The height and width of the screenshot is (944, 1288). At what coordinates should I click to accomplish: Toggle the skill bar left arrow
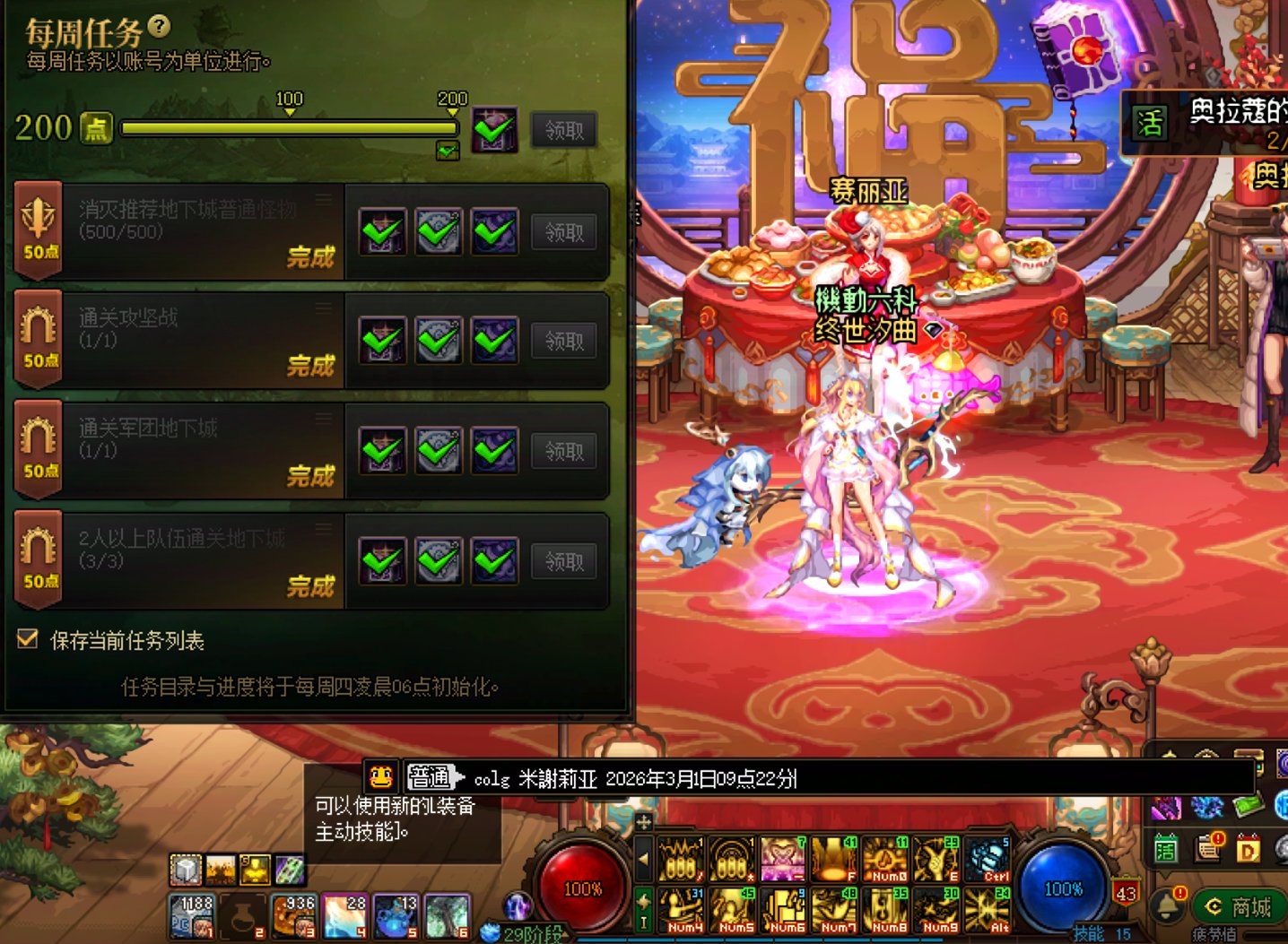coord(643,859)
